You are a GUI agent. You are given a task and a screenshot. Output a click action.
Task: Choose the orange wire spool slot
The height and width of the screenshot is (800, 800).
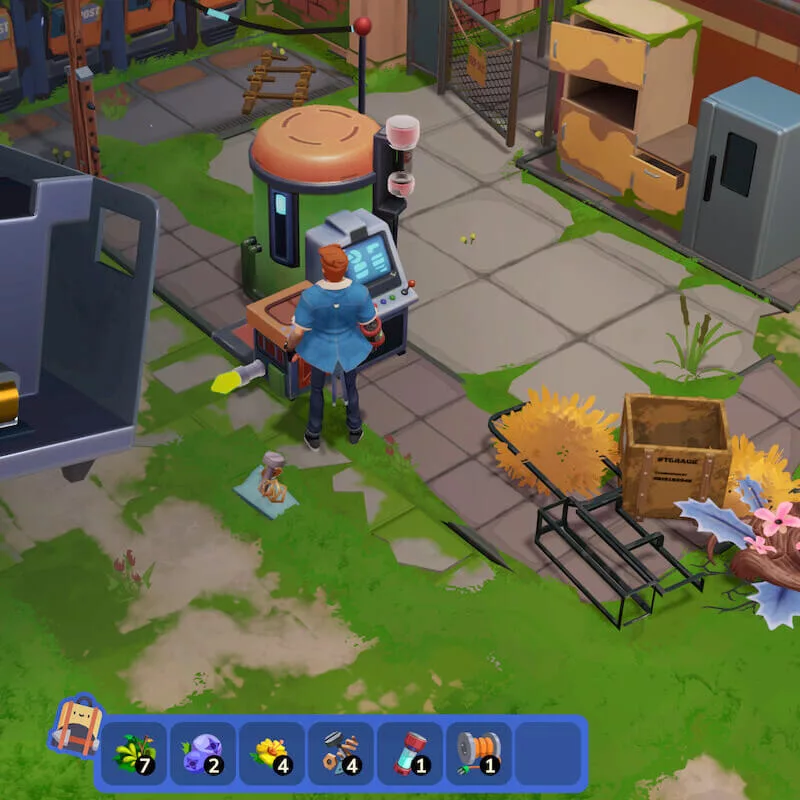(x=478, y=753)
